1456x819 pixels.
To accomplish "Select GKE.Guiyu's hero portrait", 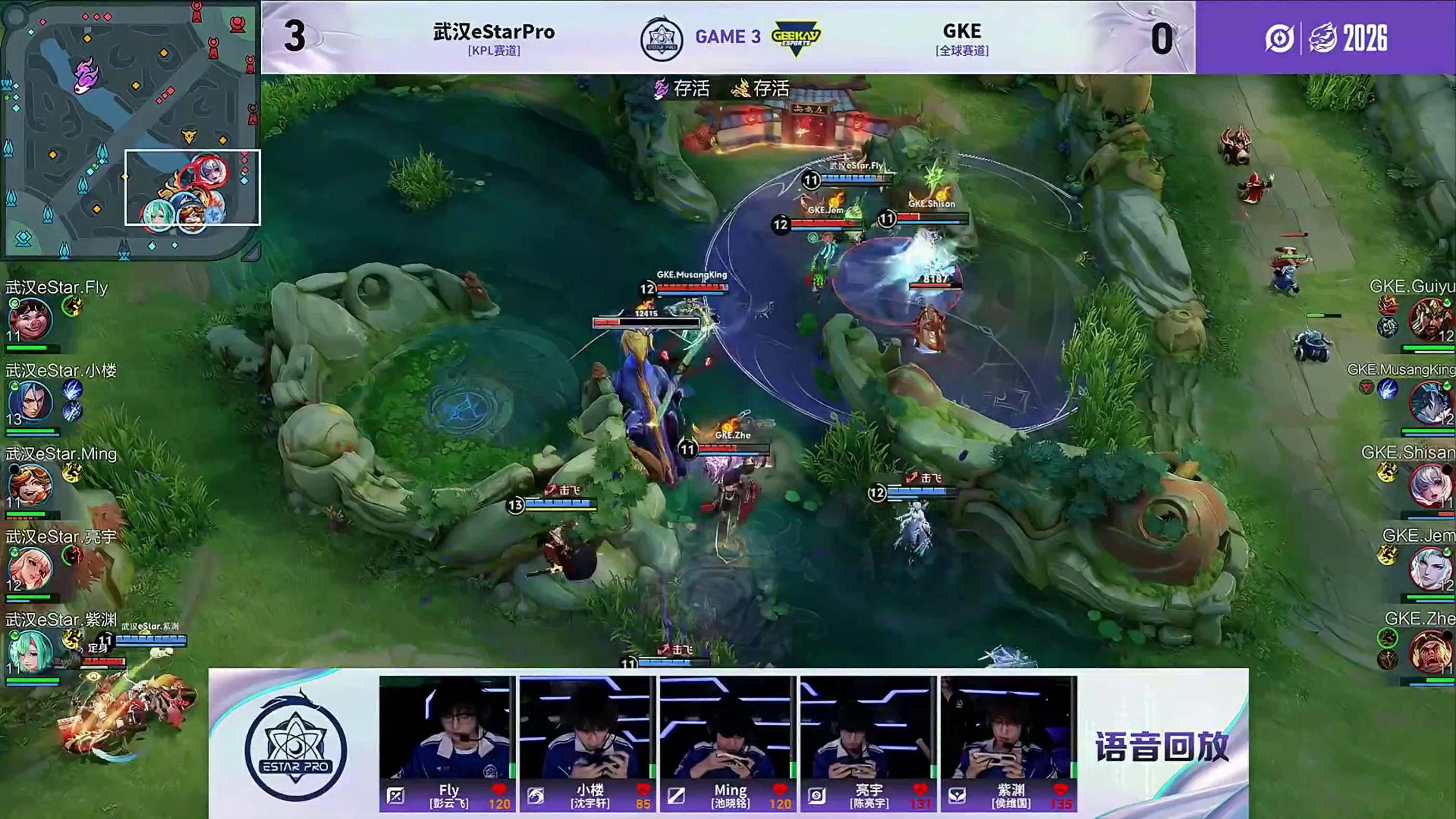I will pos(1431,320).
